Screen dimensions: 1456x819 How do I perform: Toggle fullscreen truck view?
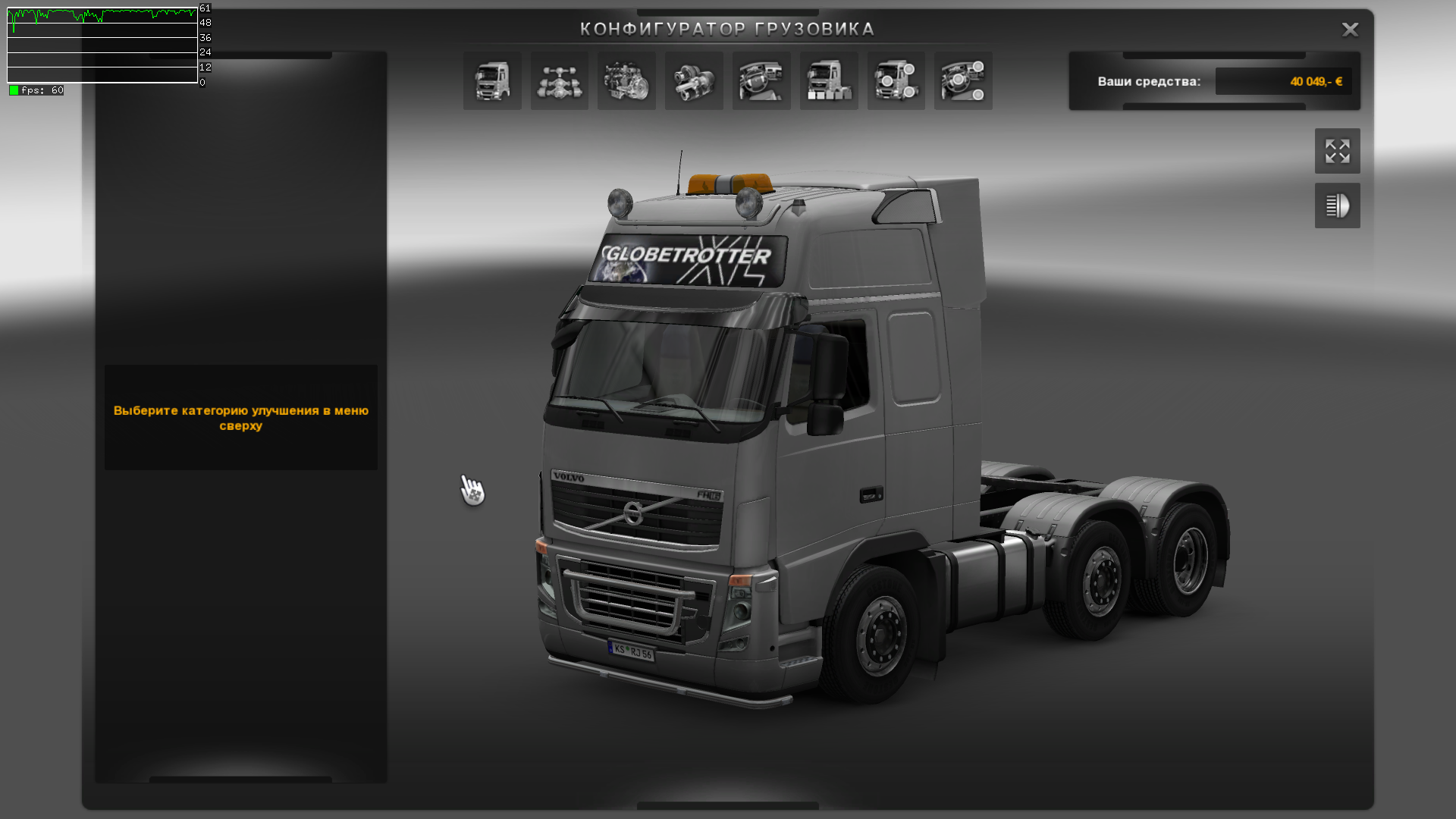click(1337, 151)
